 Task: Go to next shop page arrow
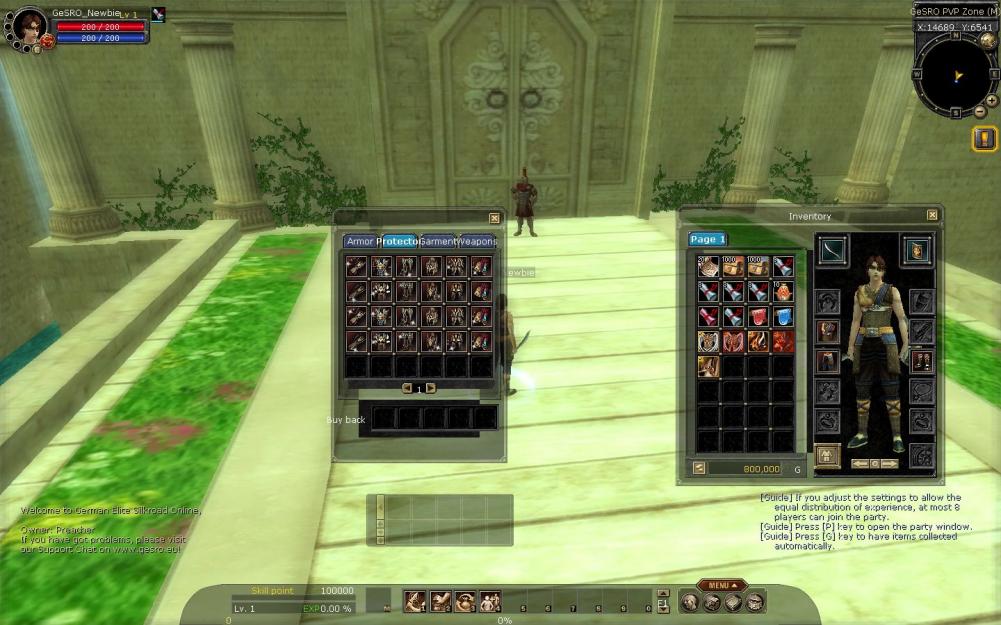[431, 388]
